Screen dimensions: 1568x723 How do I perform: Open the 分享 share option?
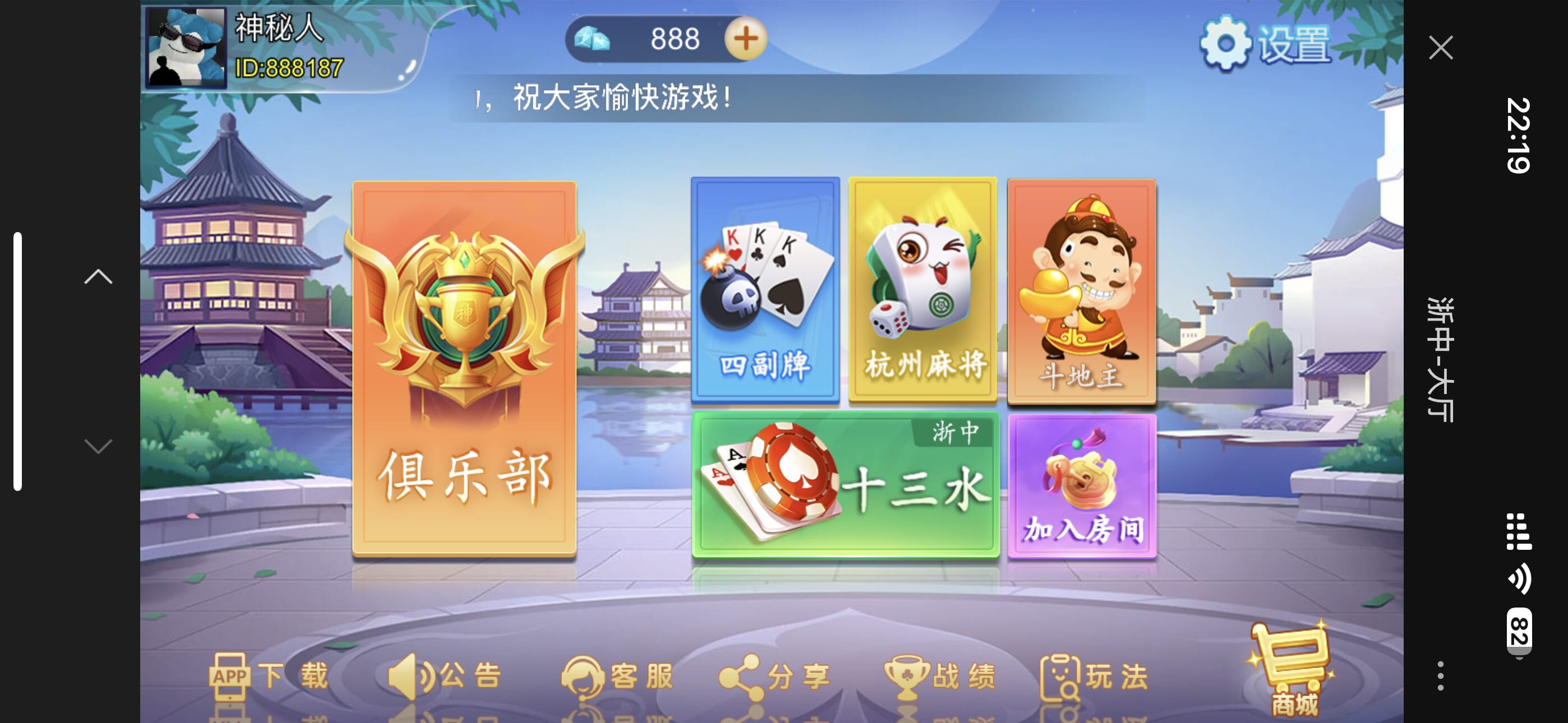click(774, 676)
